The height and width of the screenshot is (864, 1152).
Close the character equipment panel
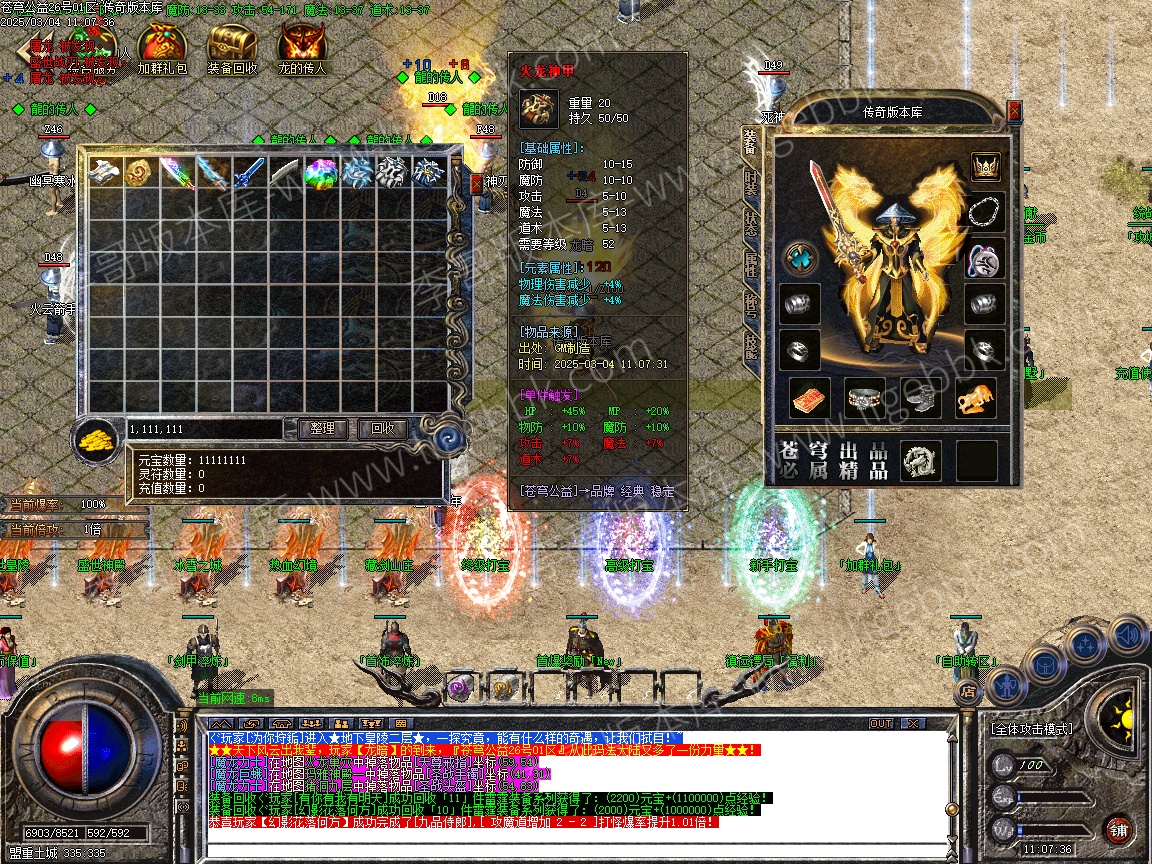point(1015,110)
